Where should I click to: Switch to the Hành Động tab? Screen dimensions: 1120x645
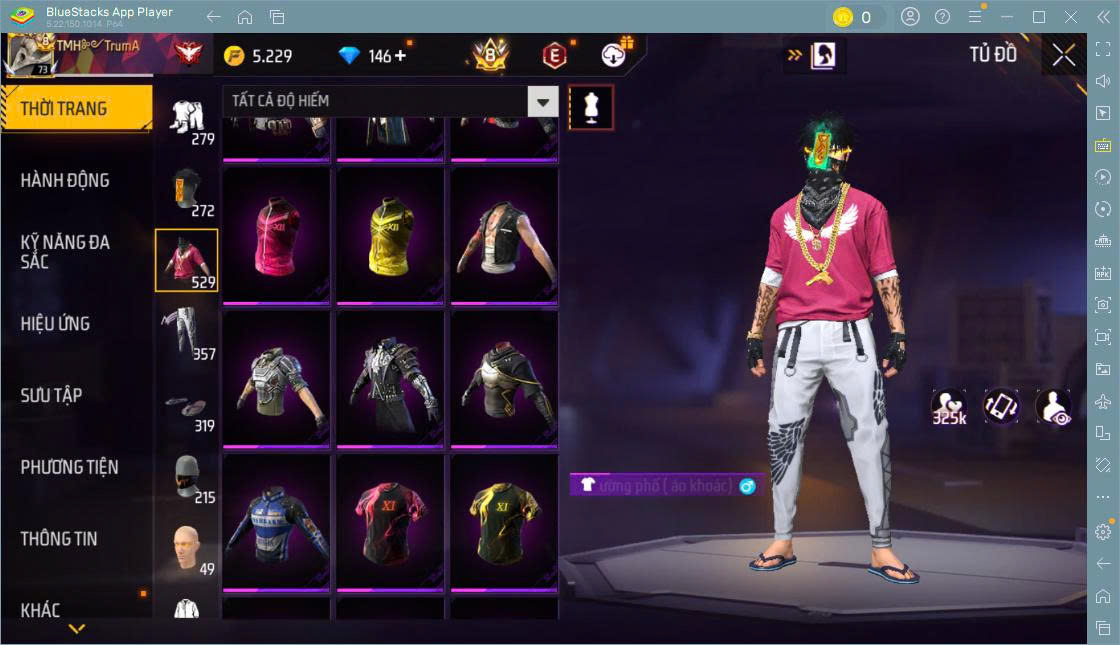66,181
